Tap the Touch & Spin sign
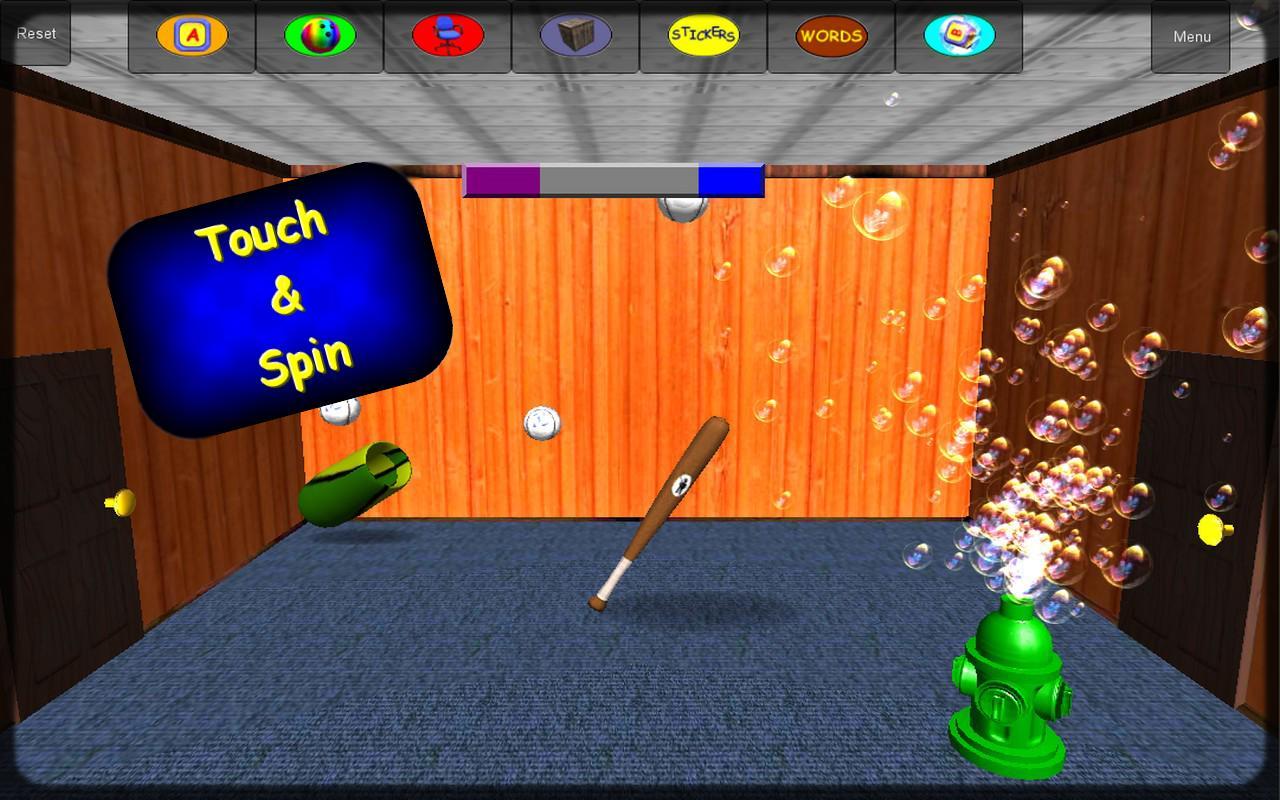Image resolution: width=1280 pixels, height=800 pixels. [283, 295]
